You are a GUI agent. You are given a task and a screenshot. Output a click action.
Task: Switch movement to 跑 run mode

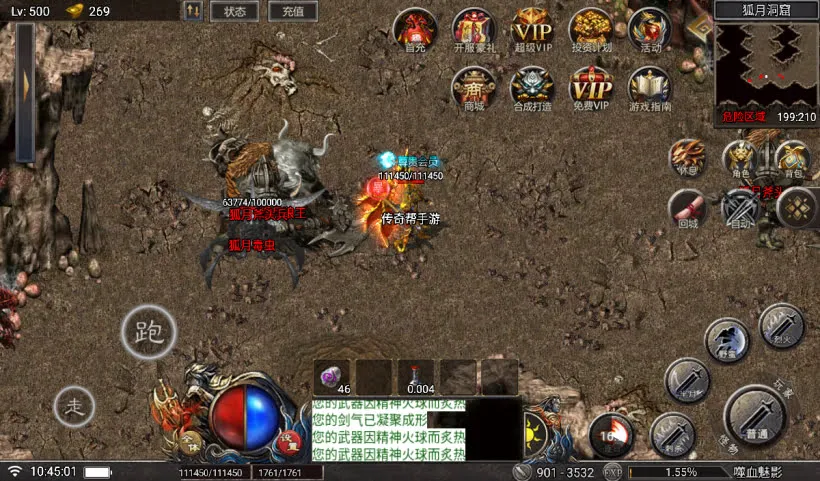pos(148,331)
